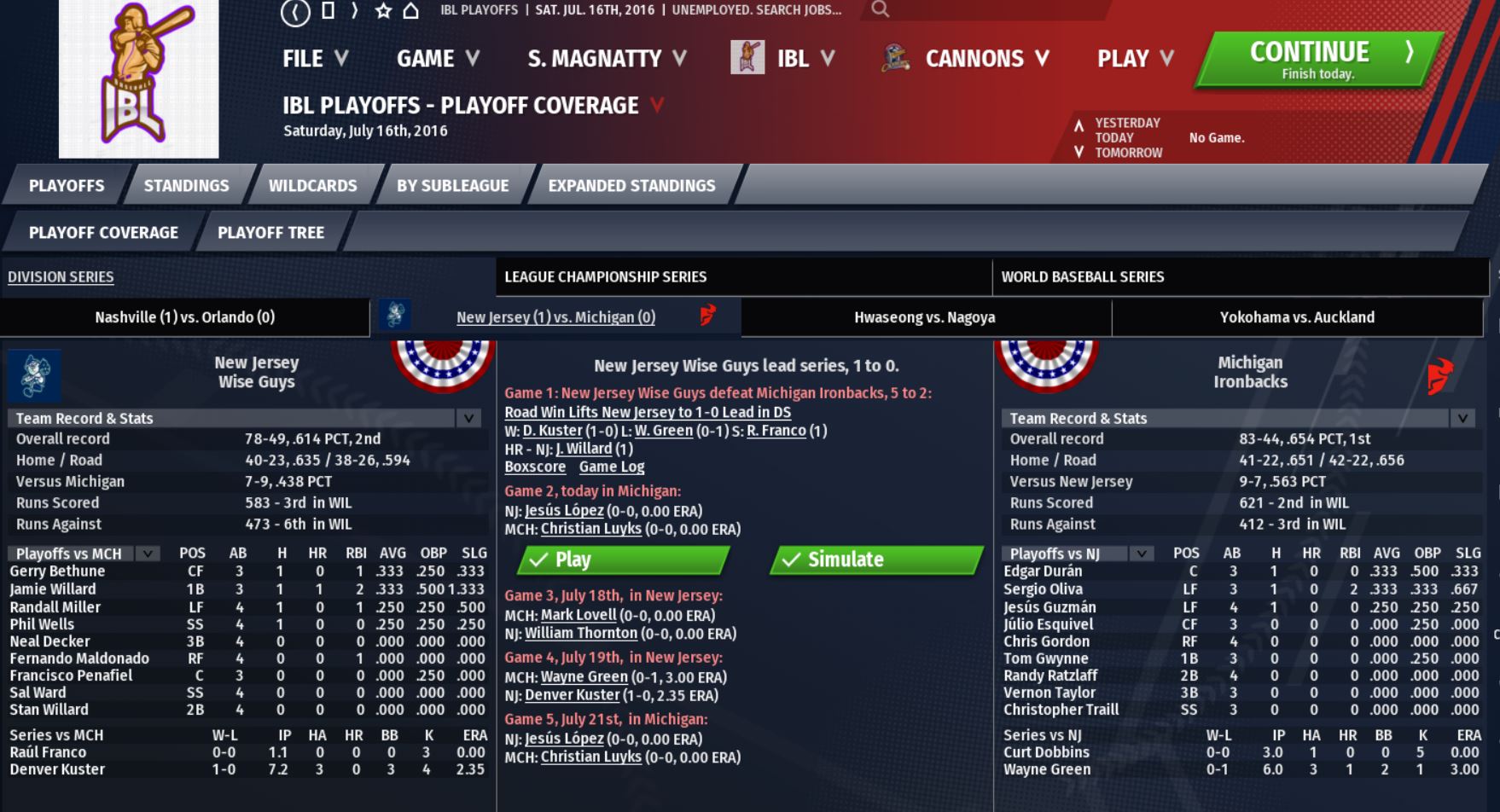The height and width of the screenshot is (812, 1500).
Task: Open the FILE menu
Action: point(315,59)
